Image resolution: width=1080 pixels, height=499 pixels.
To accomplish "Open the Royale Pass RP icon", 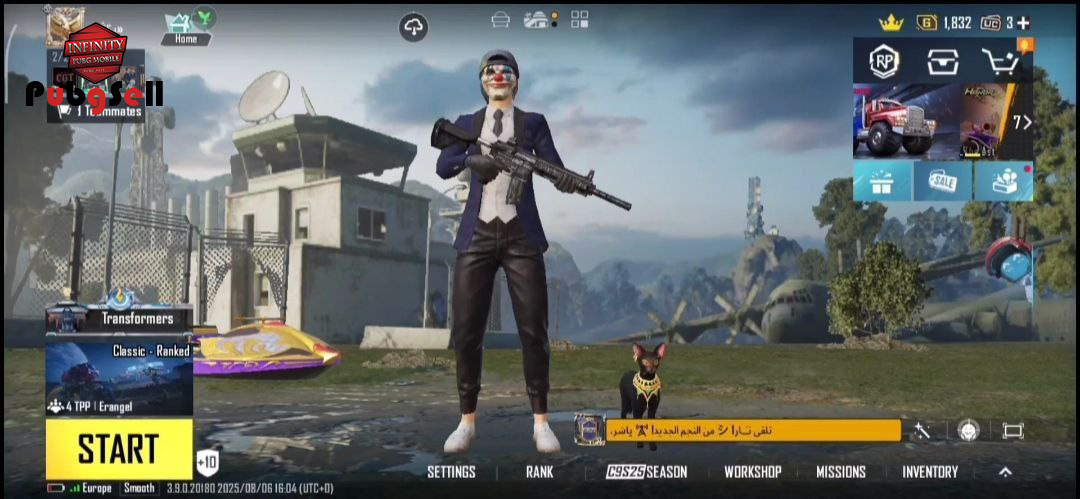I will (x=884, y=61).
